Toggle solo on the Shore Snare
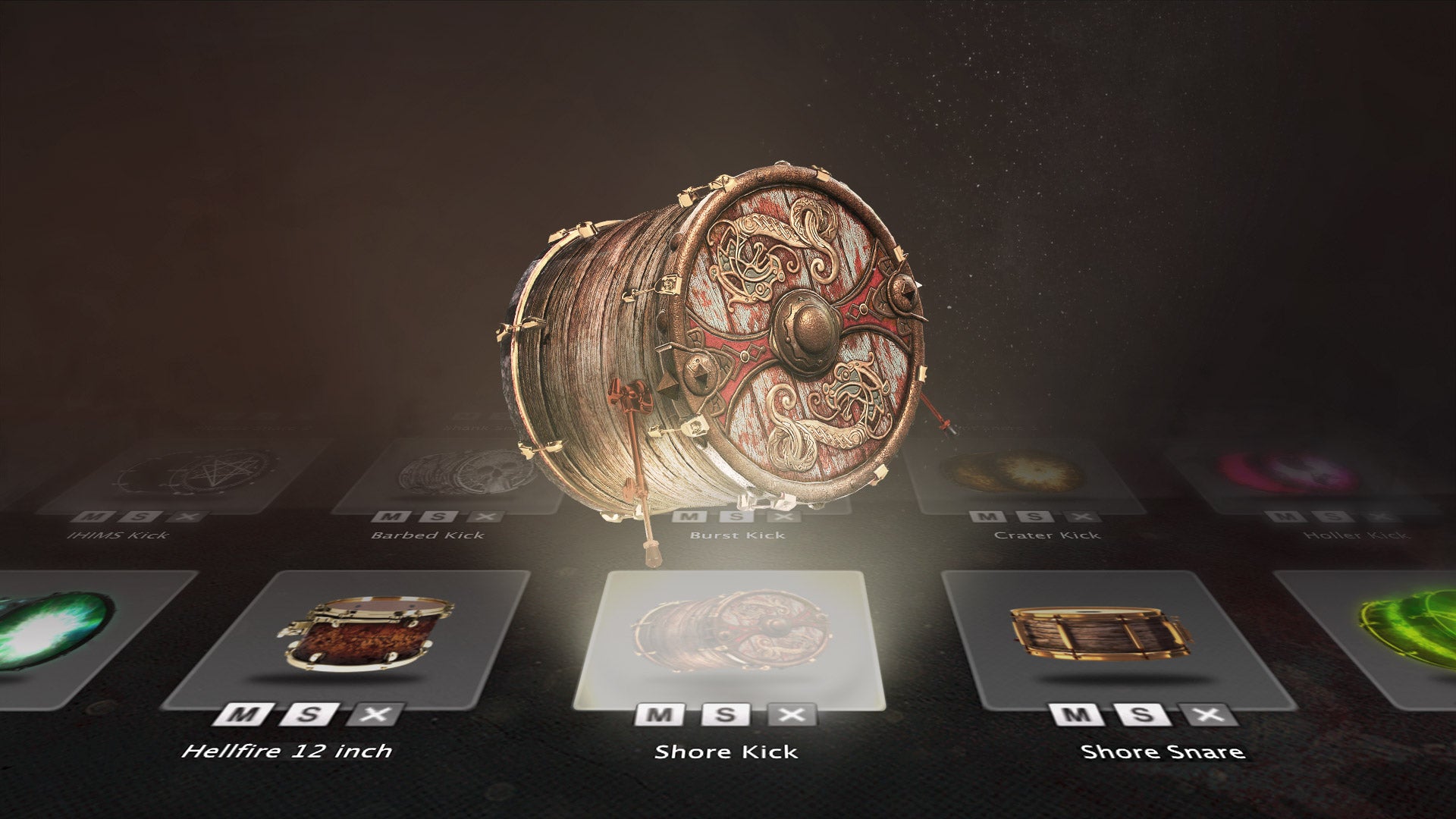Screen dimensions: 1456x819 (1141, 714)
